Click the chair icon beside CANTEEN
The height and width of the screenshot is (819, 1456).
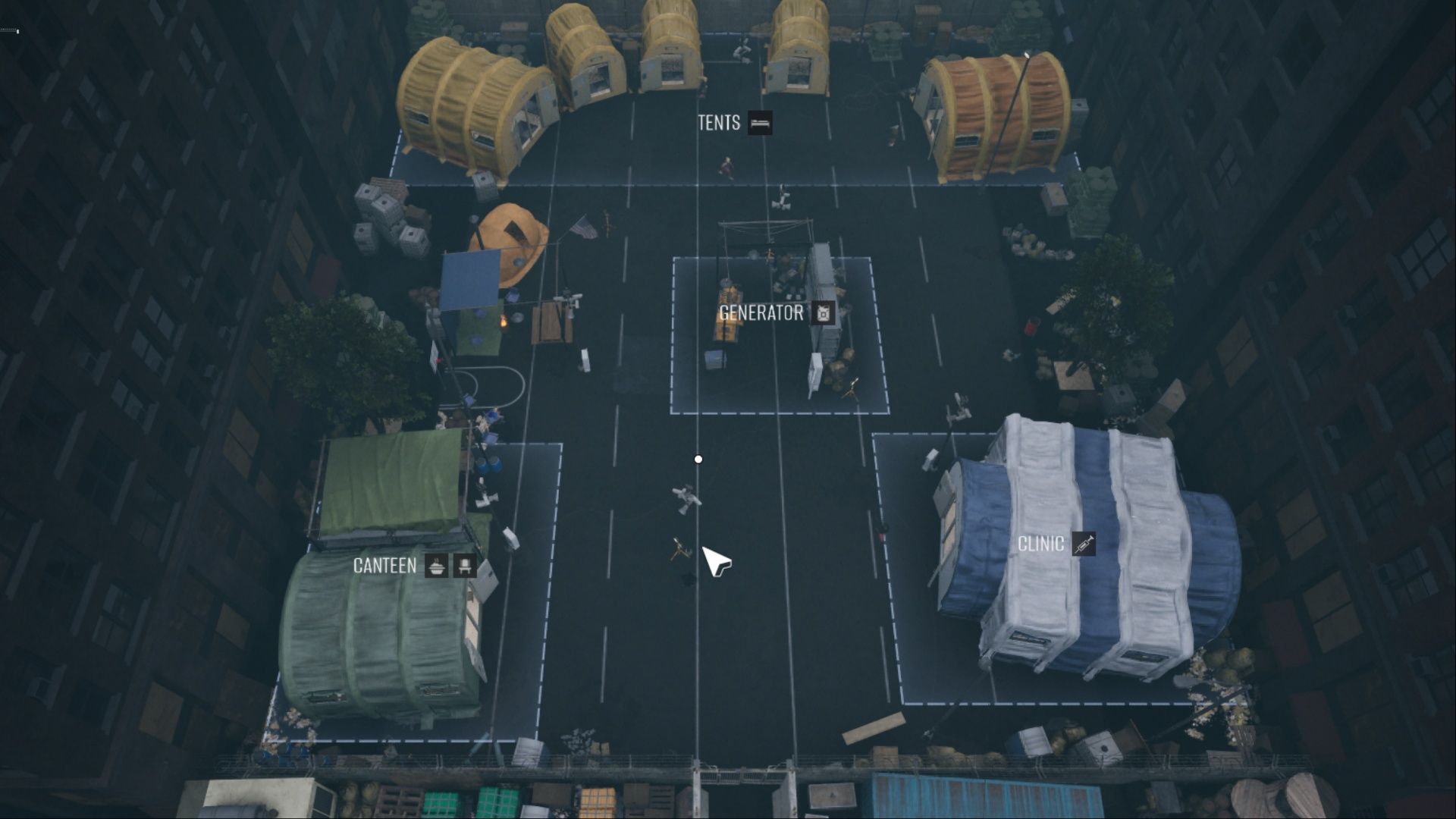tap(466, 565)
